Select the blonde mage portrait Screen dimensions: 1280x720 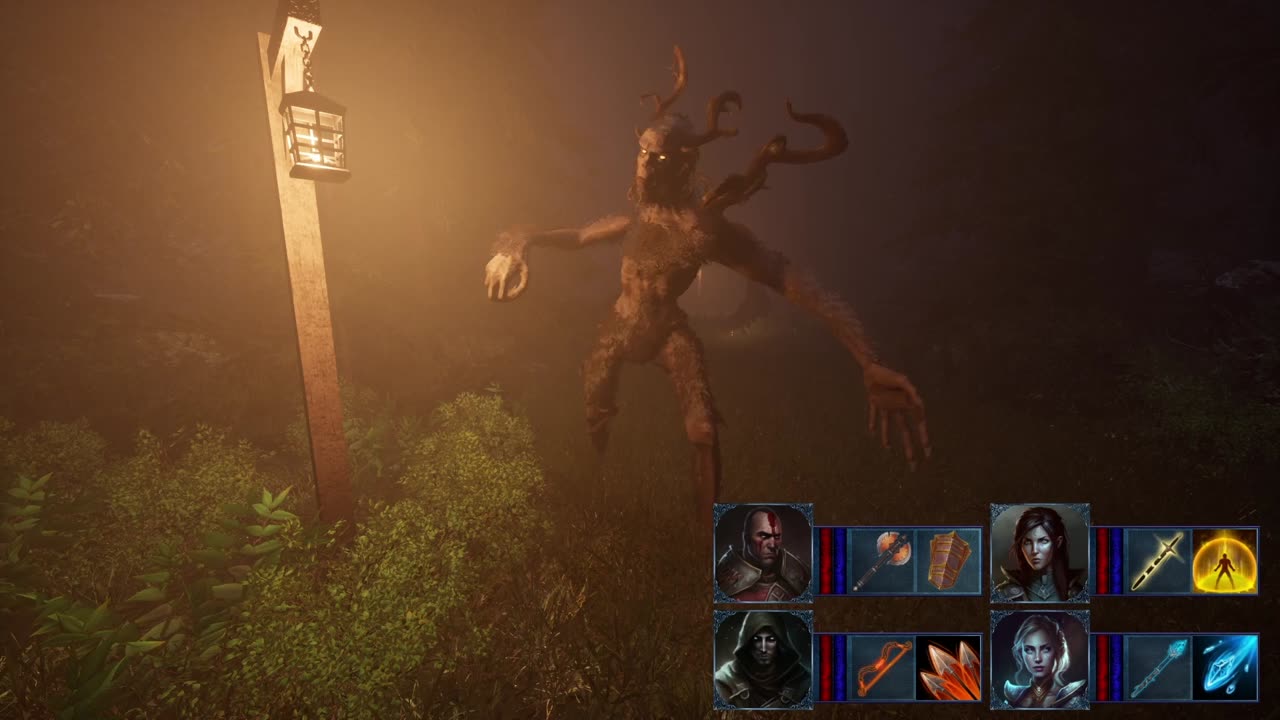click(x=1040, y=660)
